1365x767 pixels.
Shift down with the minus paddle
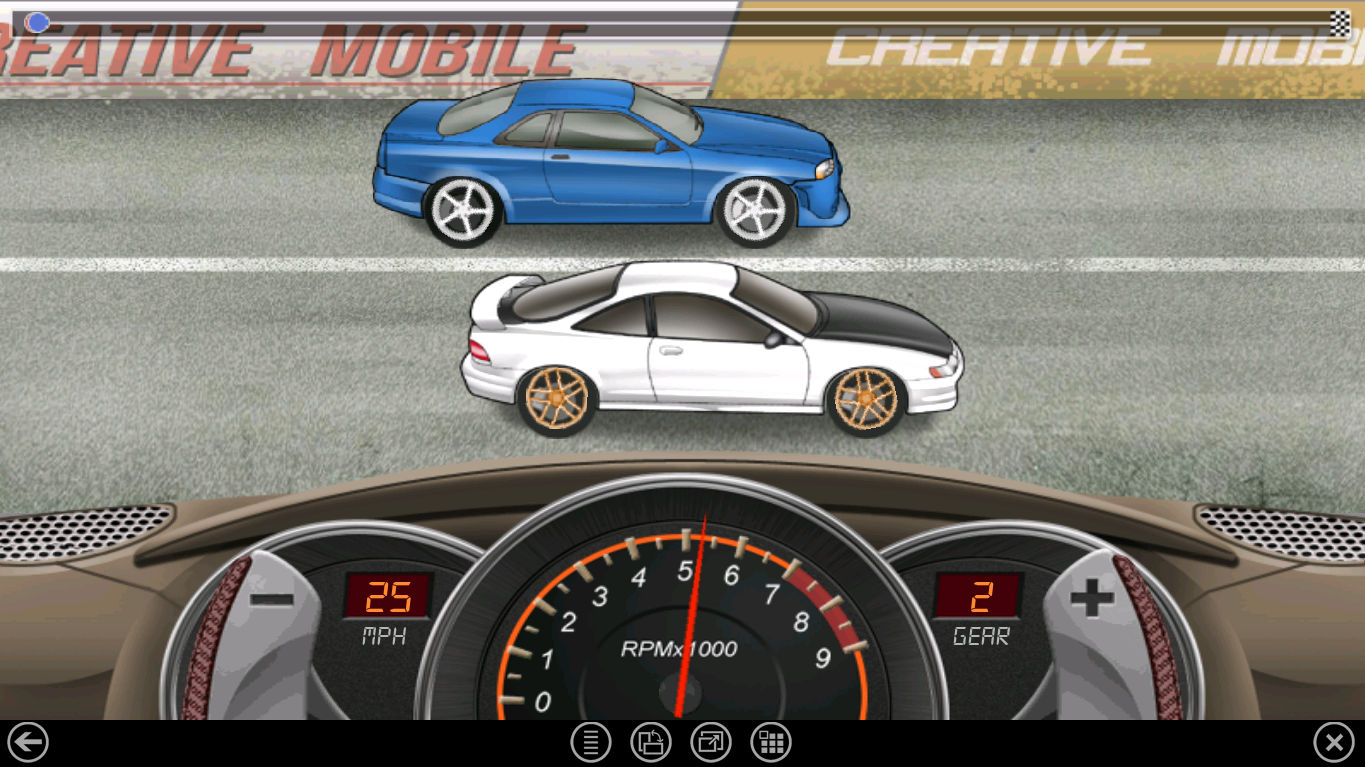[271, 600]
